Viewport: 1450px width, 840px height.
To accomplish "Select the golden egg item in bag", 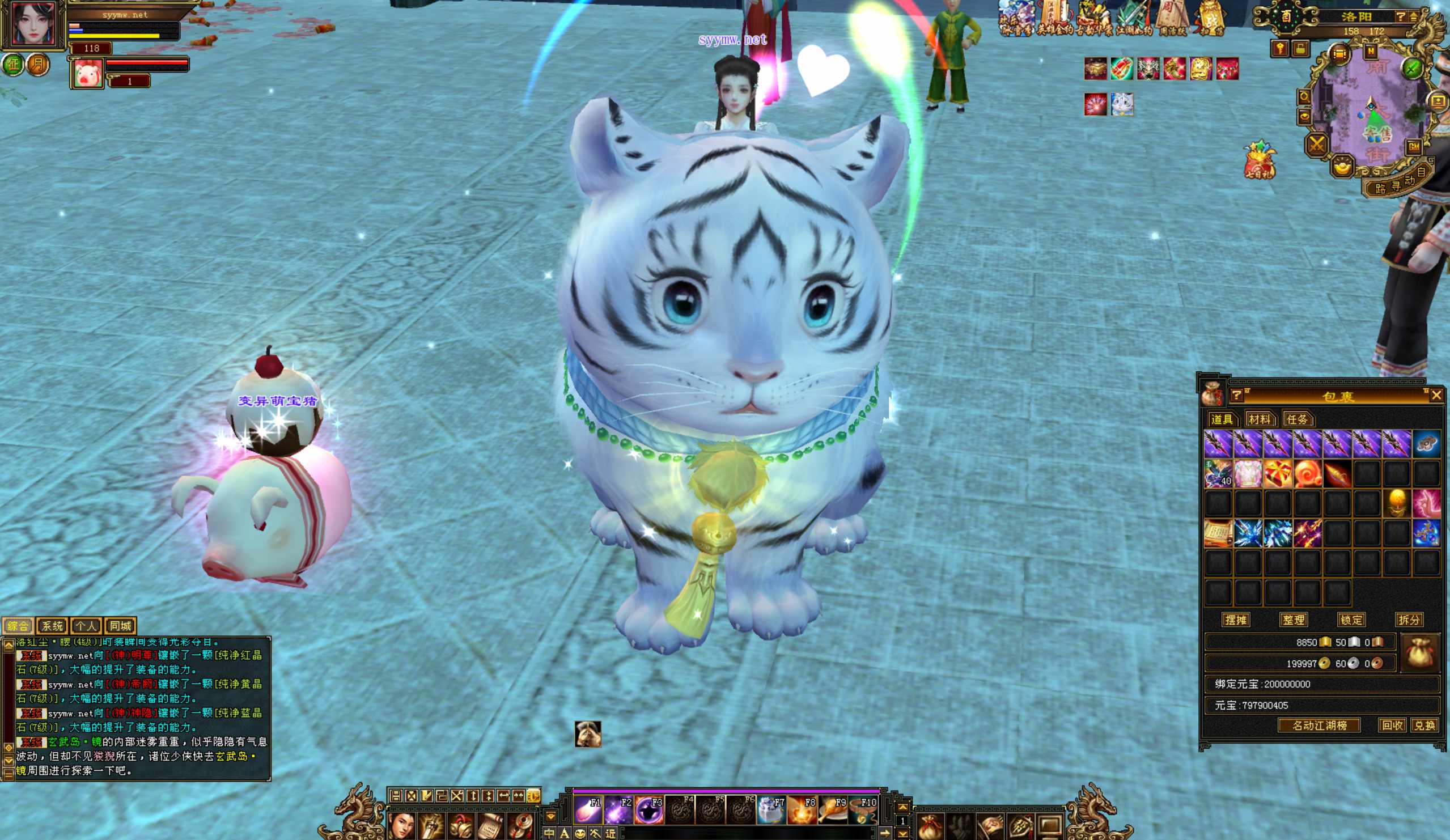I will [1397, 503].
